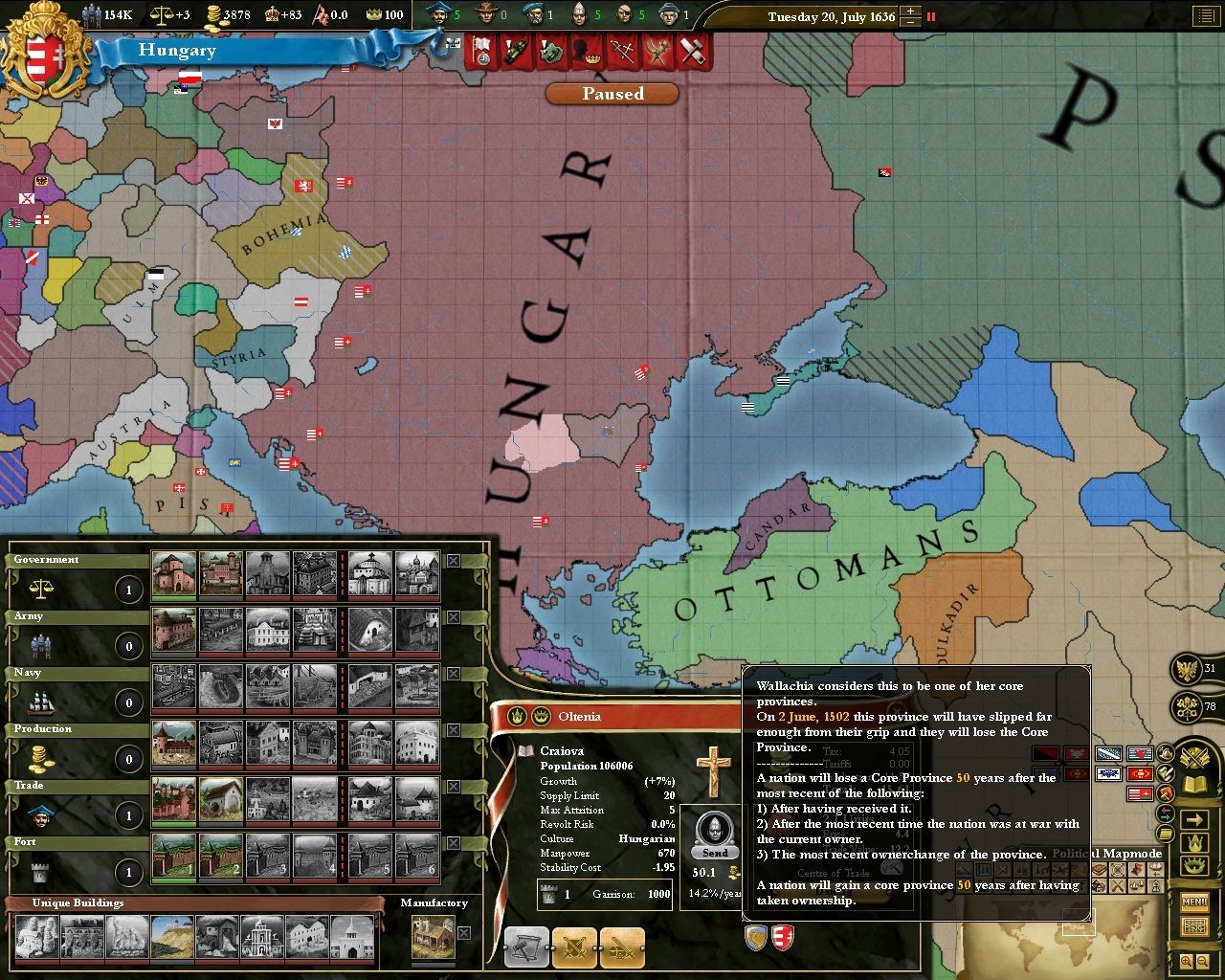Toggle the red seal message filter icon
The height and width of the screenshot is (980, 1225).
(x=1166, y=794)
